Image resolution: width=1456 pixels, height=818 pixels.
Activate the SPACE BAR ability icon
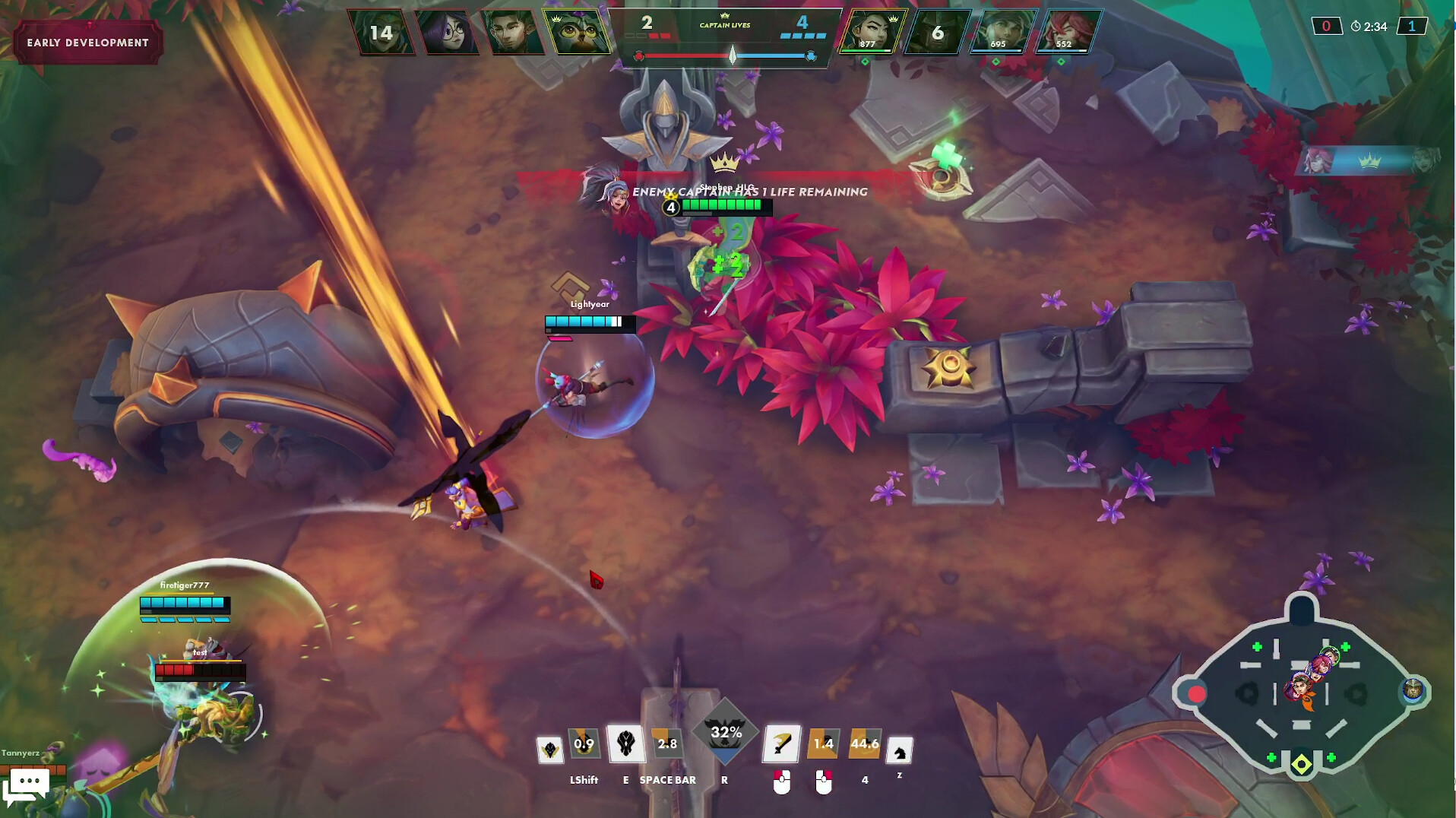pyautogui.click(x=667, y=745)
